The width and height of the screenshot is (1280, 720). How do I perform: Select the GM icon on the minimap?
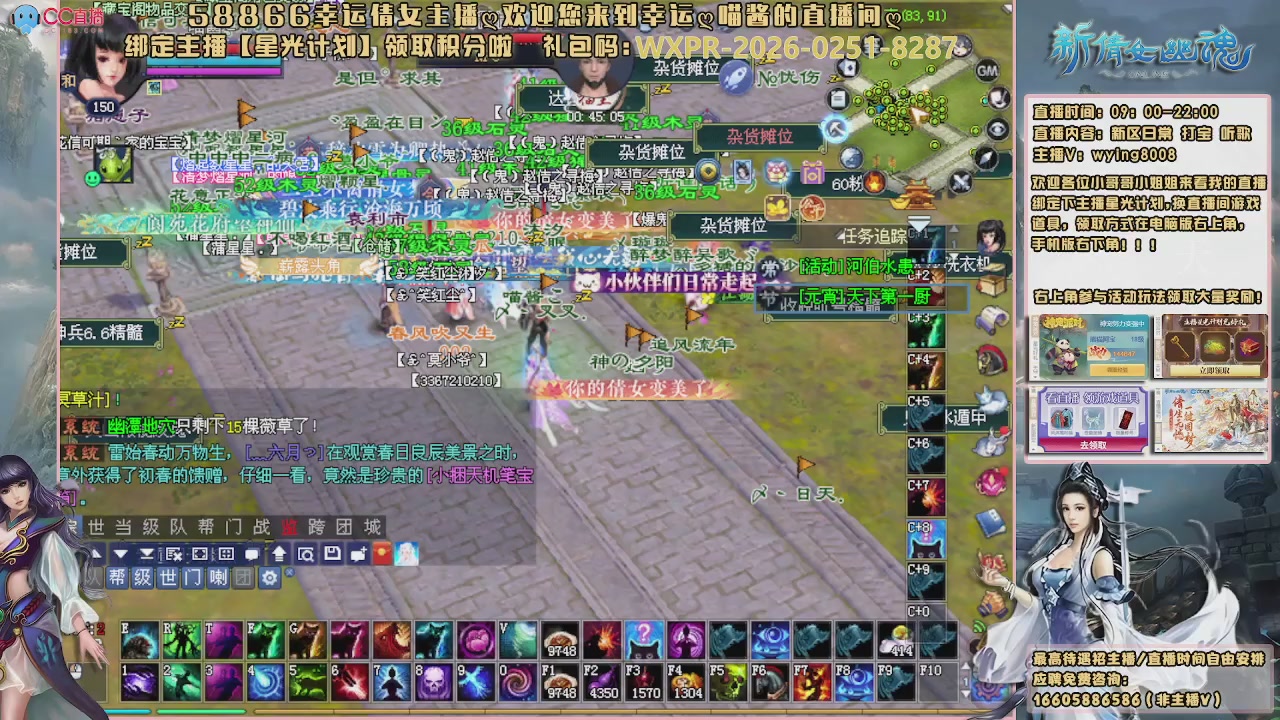(x=987, y=70)
